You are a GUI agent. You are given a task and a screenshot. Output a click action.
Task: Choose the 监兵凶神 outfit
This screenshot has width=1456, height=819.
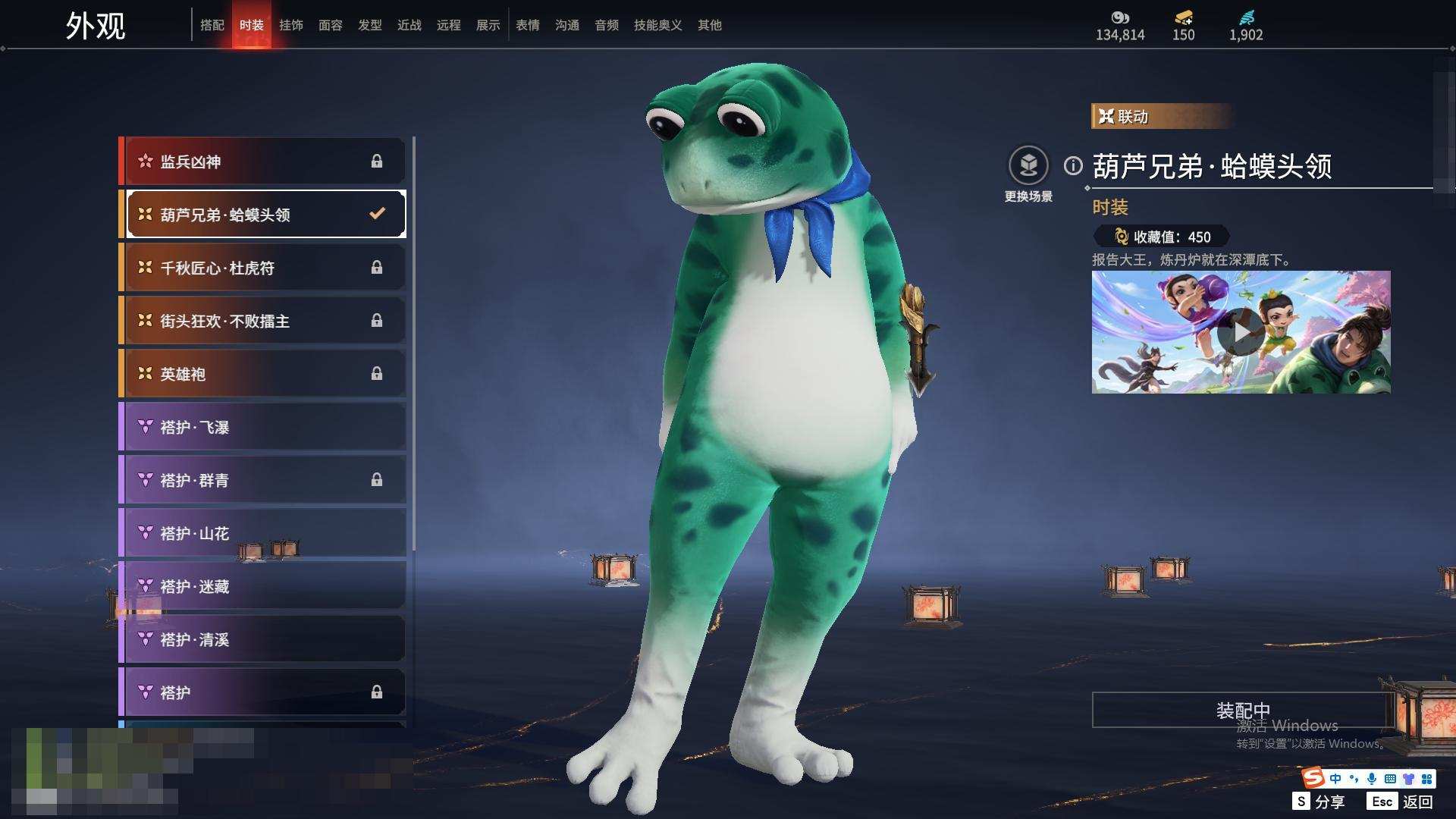pos(263,162)
